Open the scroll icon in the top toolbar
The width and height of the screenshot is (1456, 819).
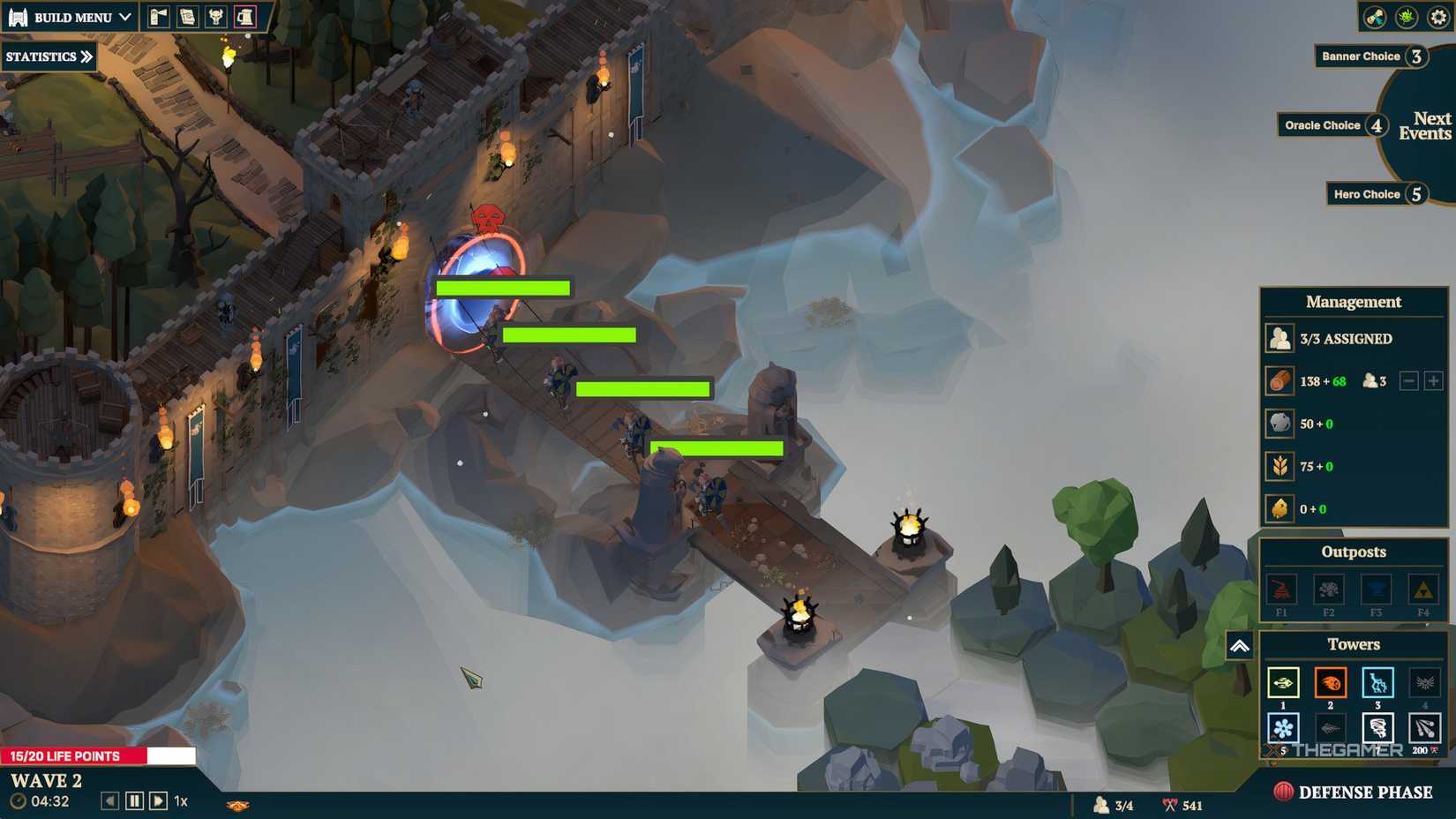(x=188, y=17)
